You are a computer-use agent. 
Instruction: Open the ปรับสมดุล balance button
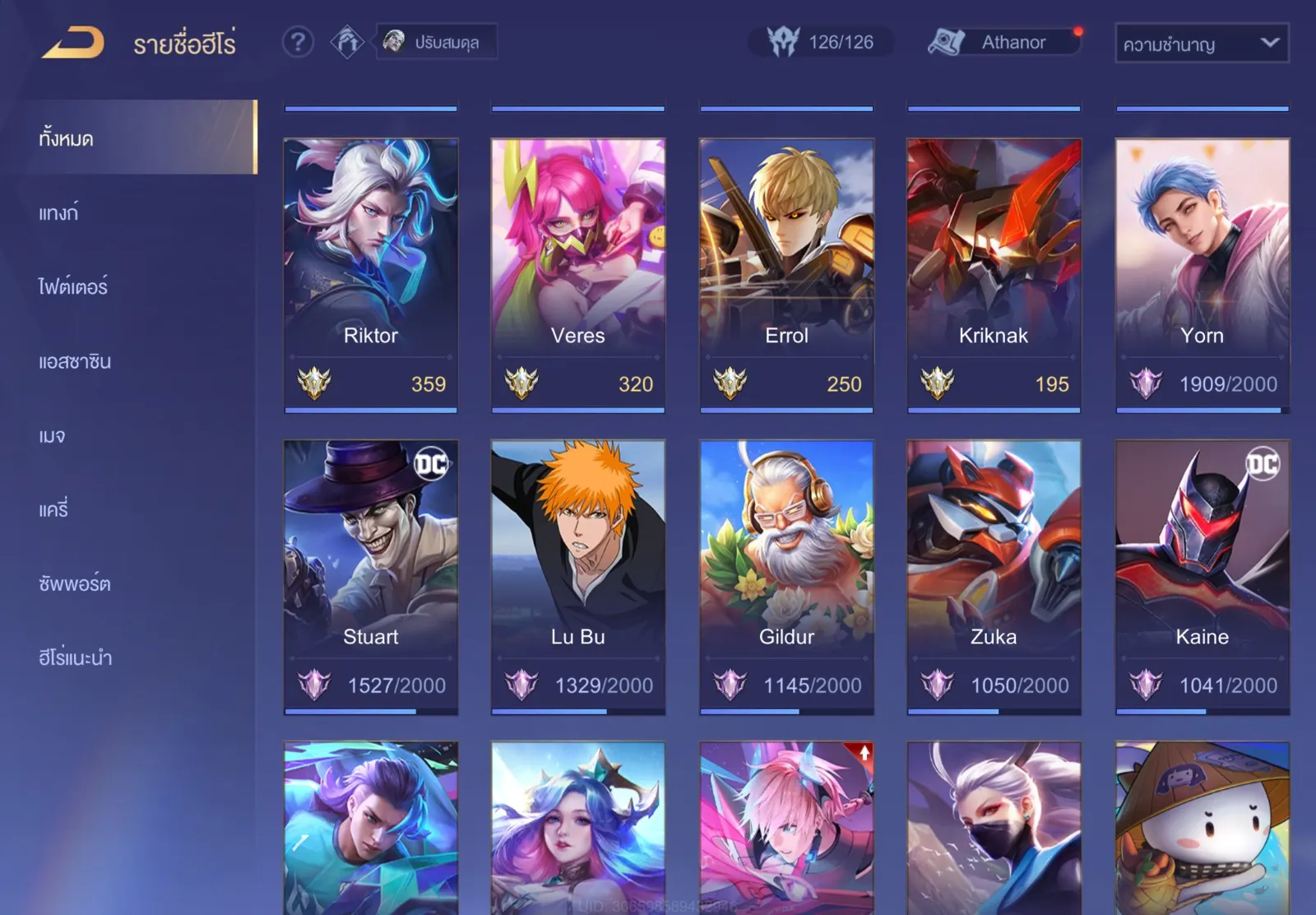click(437, 42)
